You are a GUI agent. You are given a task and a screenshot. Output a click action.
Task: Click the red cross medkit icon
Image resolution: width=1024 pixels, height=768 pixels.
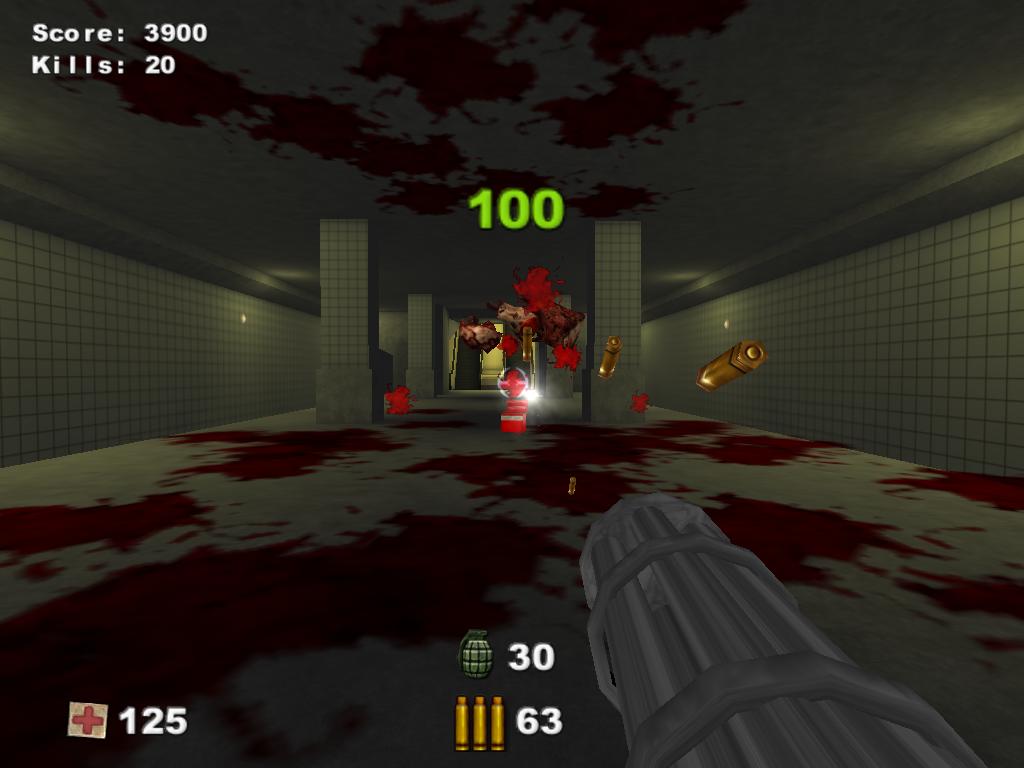point(88,720)
